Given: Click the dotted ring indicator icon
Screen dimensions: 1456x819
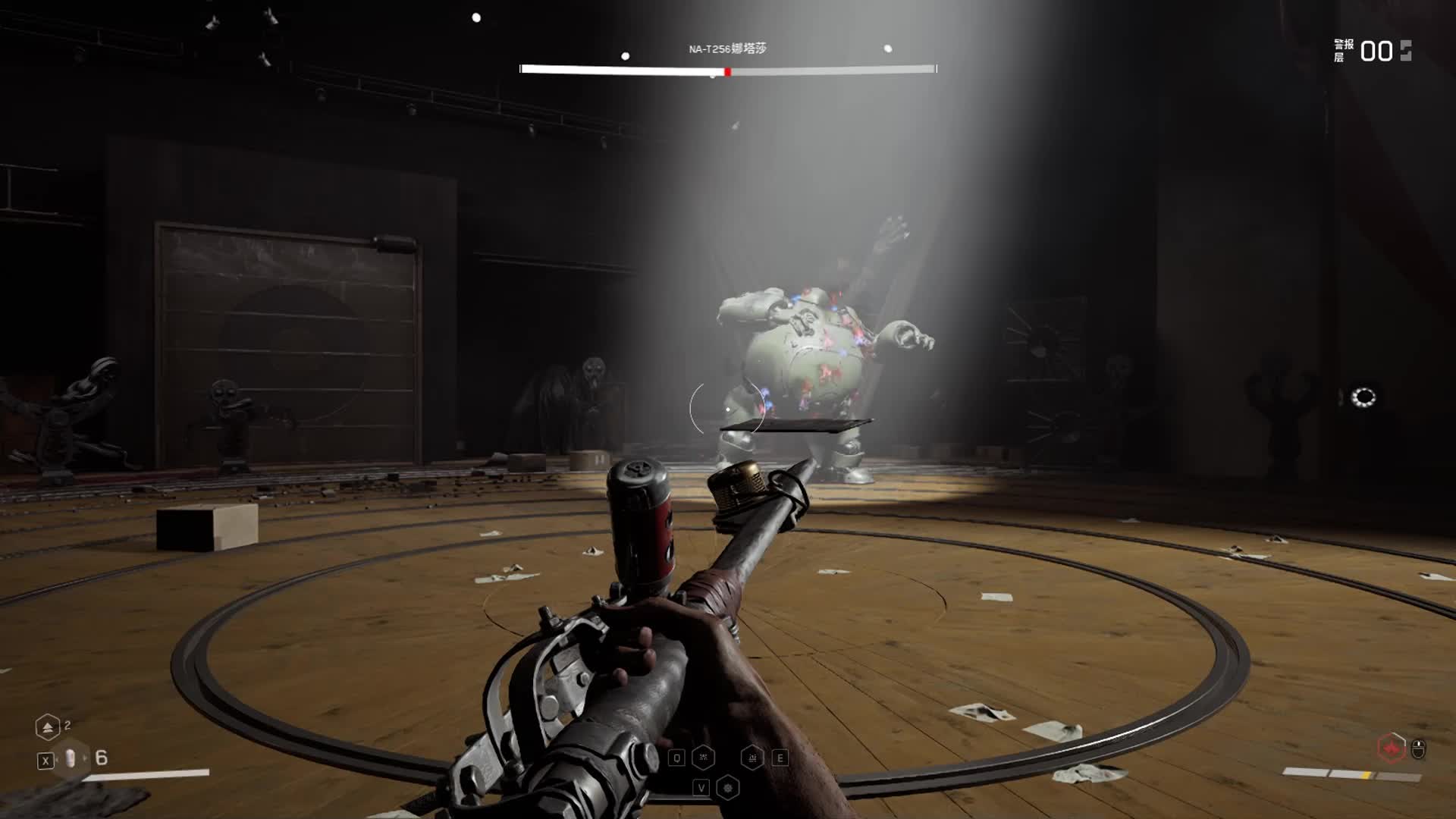Looking at the screenshot, I should (1363, 397).
